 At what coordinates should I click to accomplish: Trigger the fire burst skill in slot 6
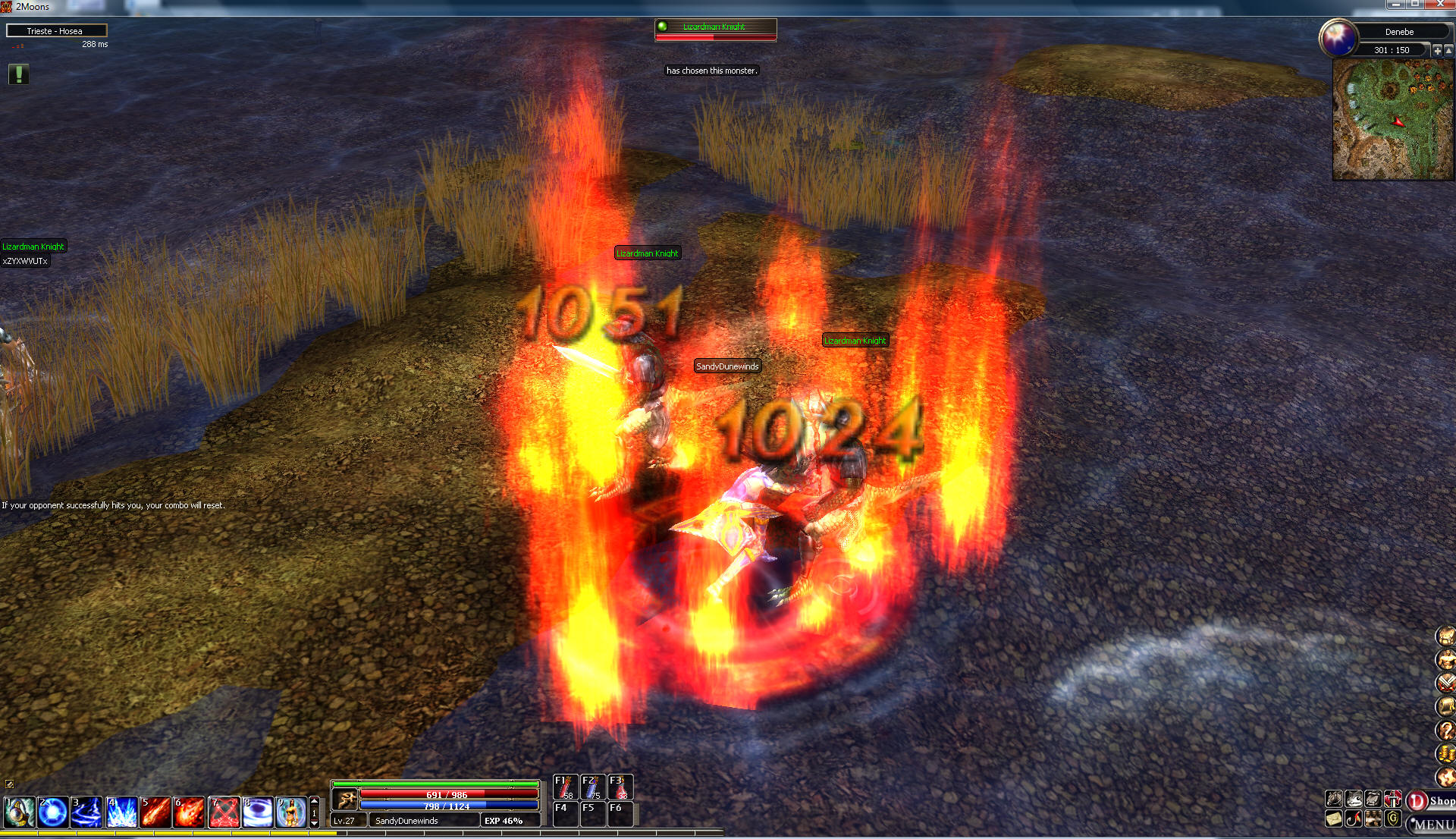pos(189,812)
